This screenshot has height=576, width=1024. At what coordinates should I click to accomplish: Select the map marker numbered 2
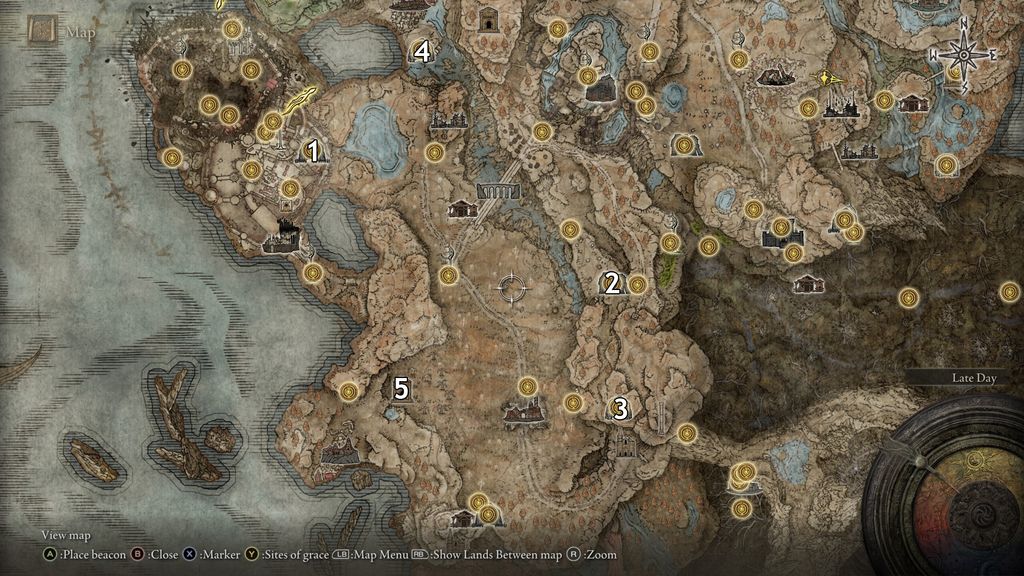[x=611, y=283]
